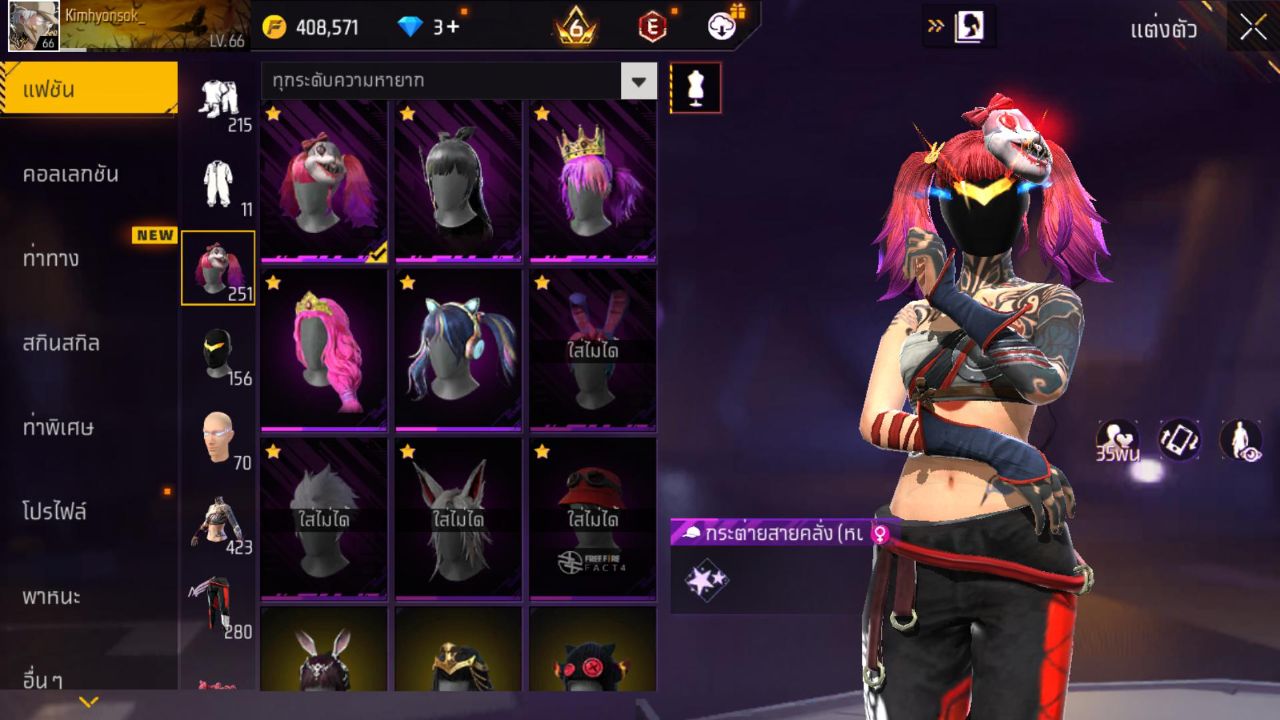Open the แฟชัน fashion tab

(88, 90)
